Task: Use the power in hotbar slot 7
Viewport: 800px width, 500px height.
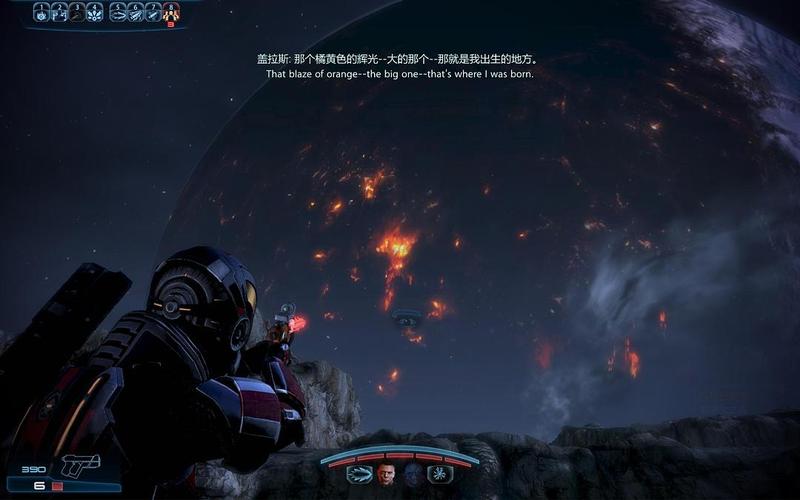Action: (x=153, y=12)
